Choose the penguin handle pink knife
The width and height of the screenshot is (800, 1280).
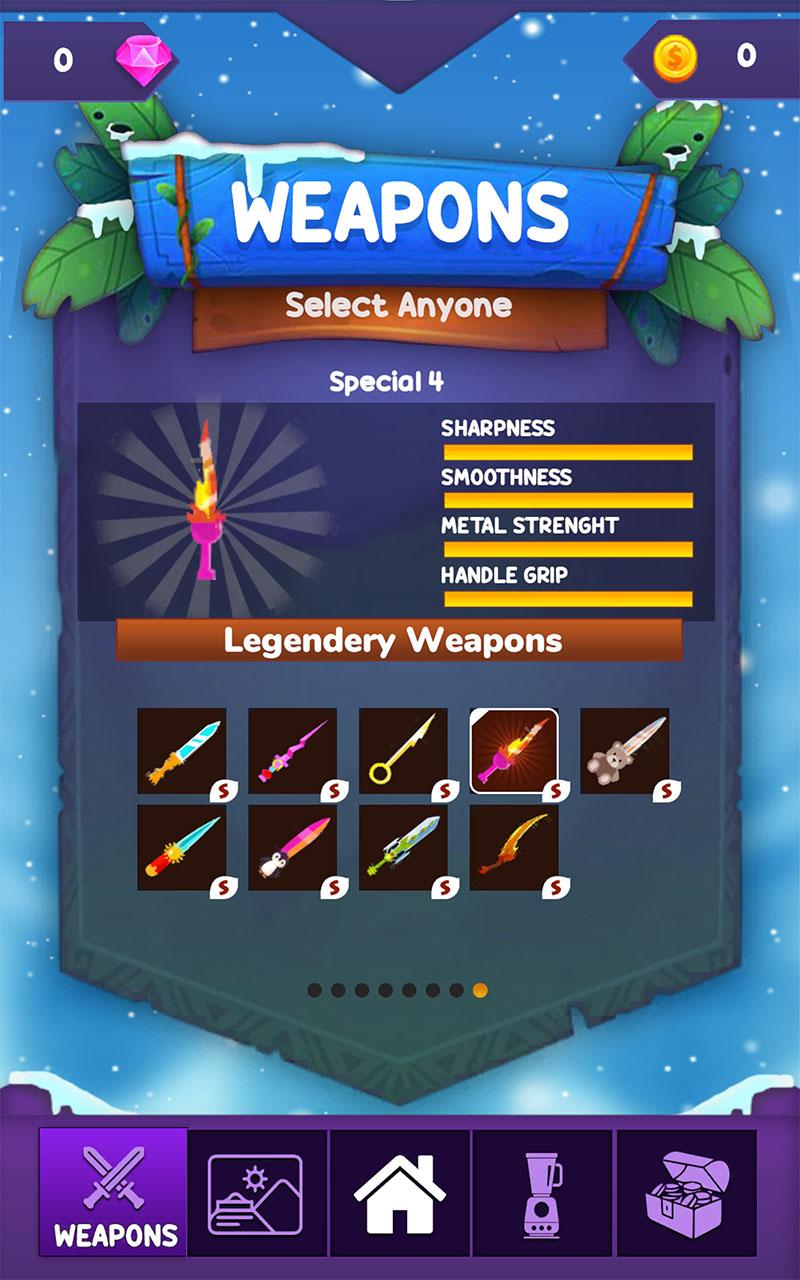292,848
